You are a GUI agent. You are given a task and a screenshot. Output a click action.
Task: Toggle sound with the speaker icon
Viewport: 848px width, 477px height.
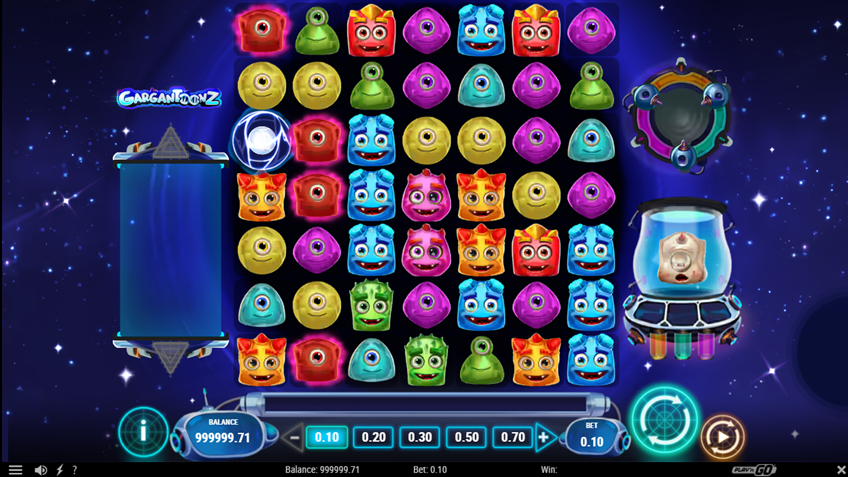(41, 469)
